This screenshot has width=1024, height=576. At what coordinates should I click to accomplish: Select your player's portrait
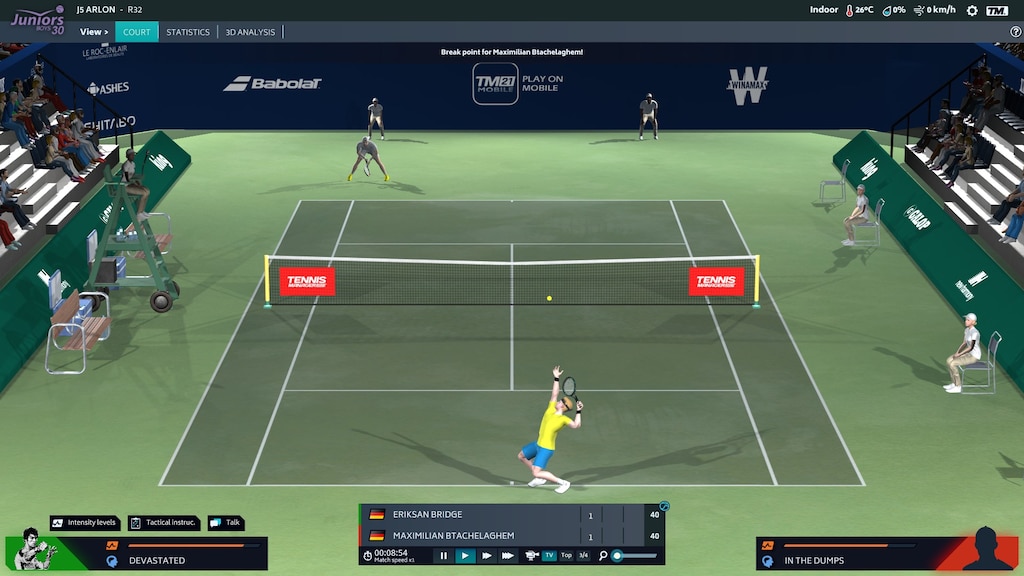[35, 548]
